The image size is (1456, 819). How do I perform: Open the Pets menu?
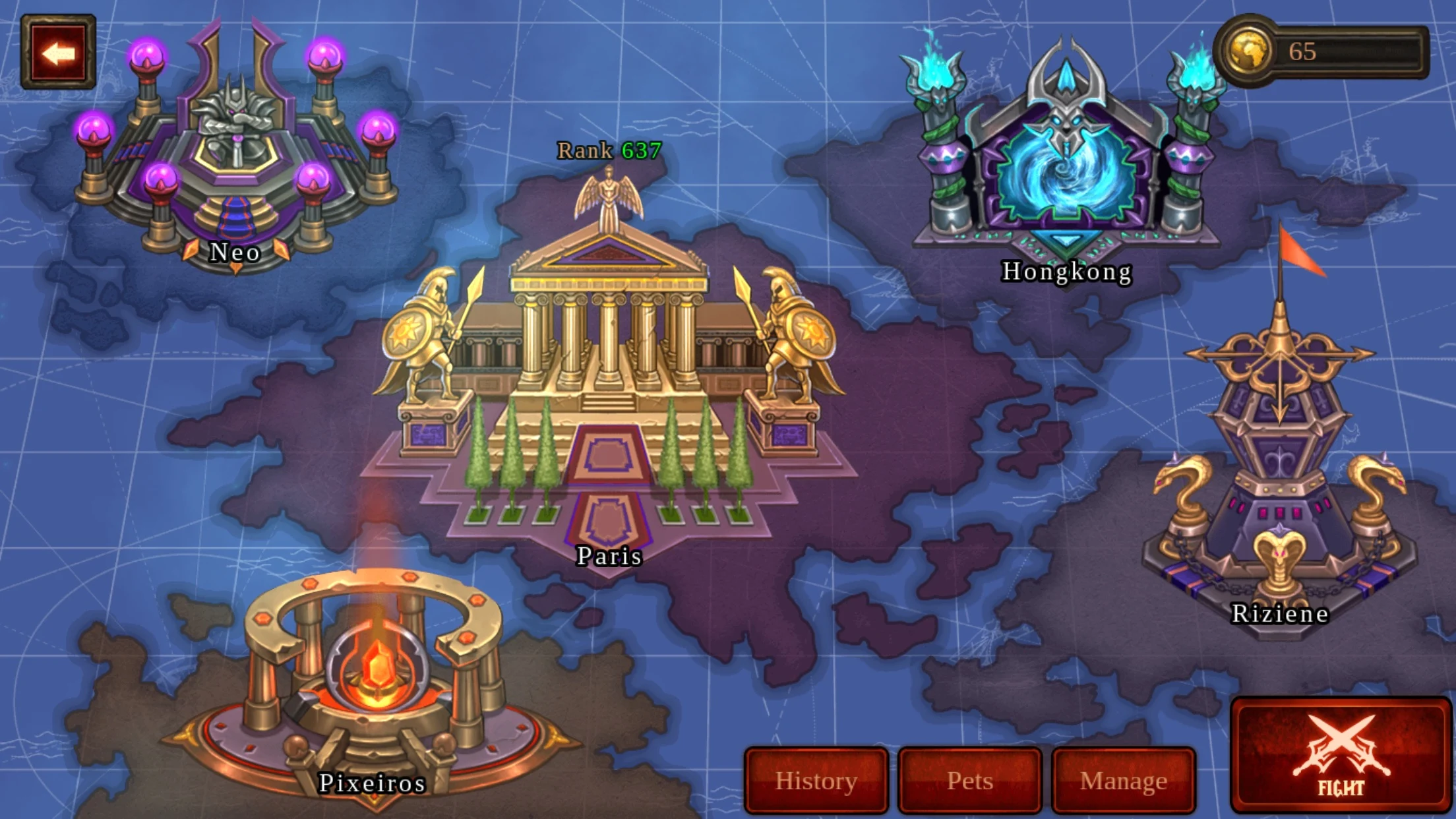970,781
